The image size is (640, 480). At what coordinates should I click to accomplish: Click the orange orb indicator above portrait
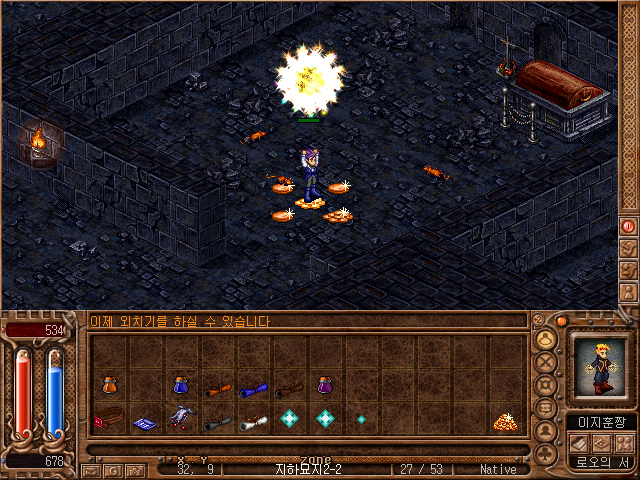point(562,321)
